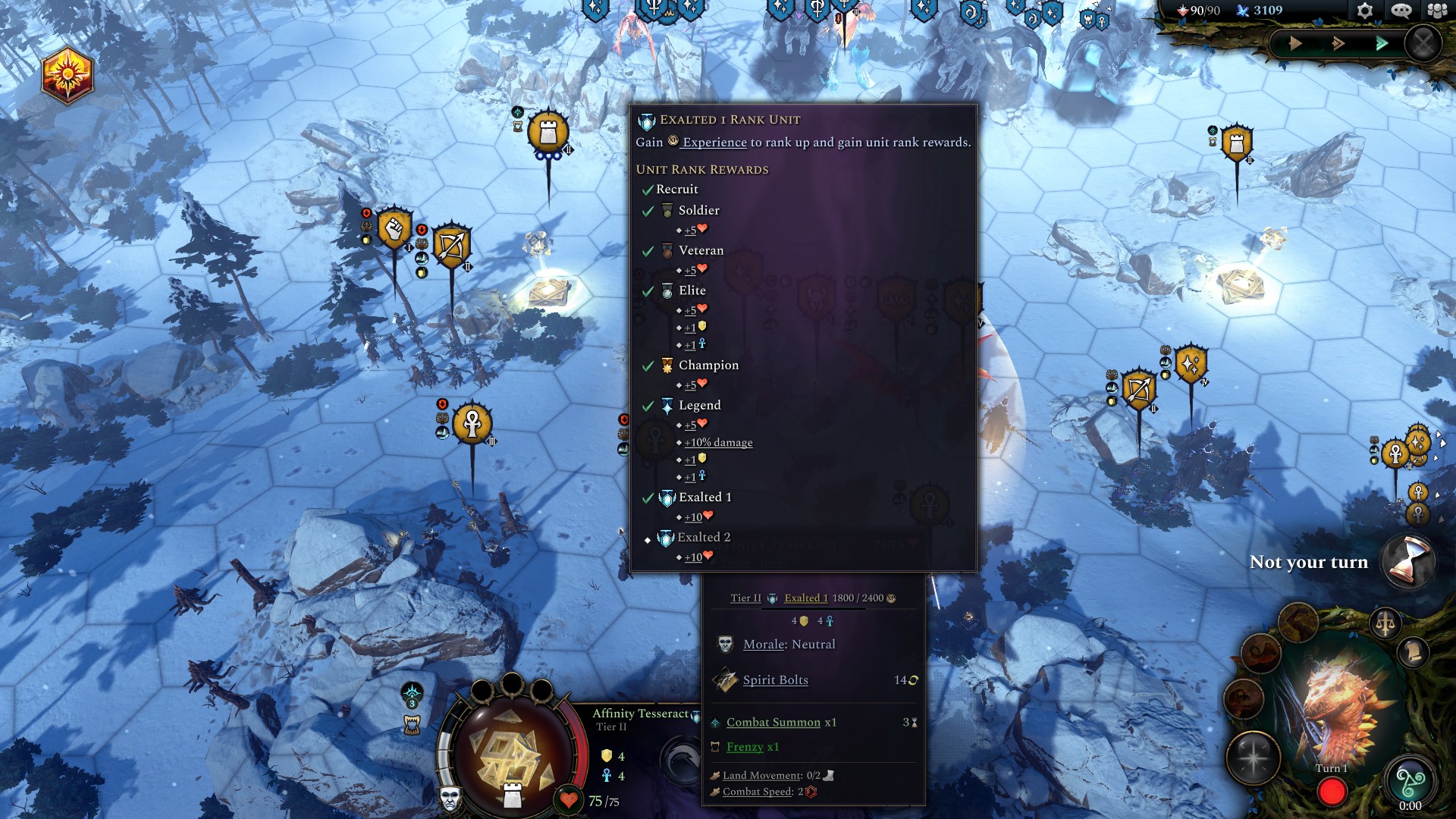Click the triskelion timer button
1456x819 pixels.
pos(1410,781)
